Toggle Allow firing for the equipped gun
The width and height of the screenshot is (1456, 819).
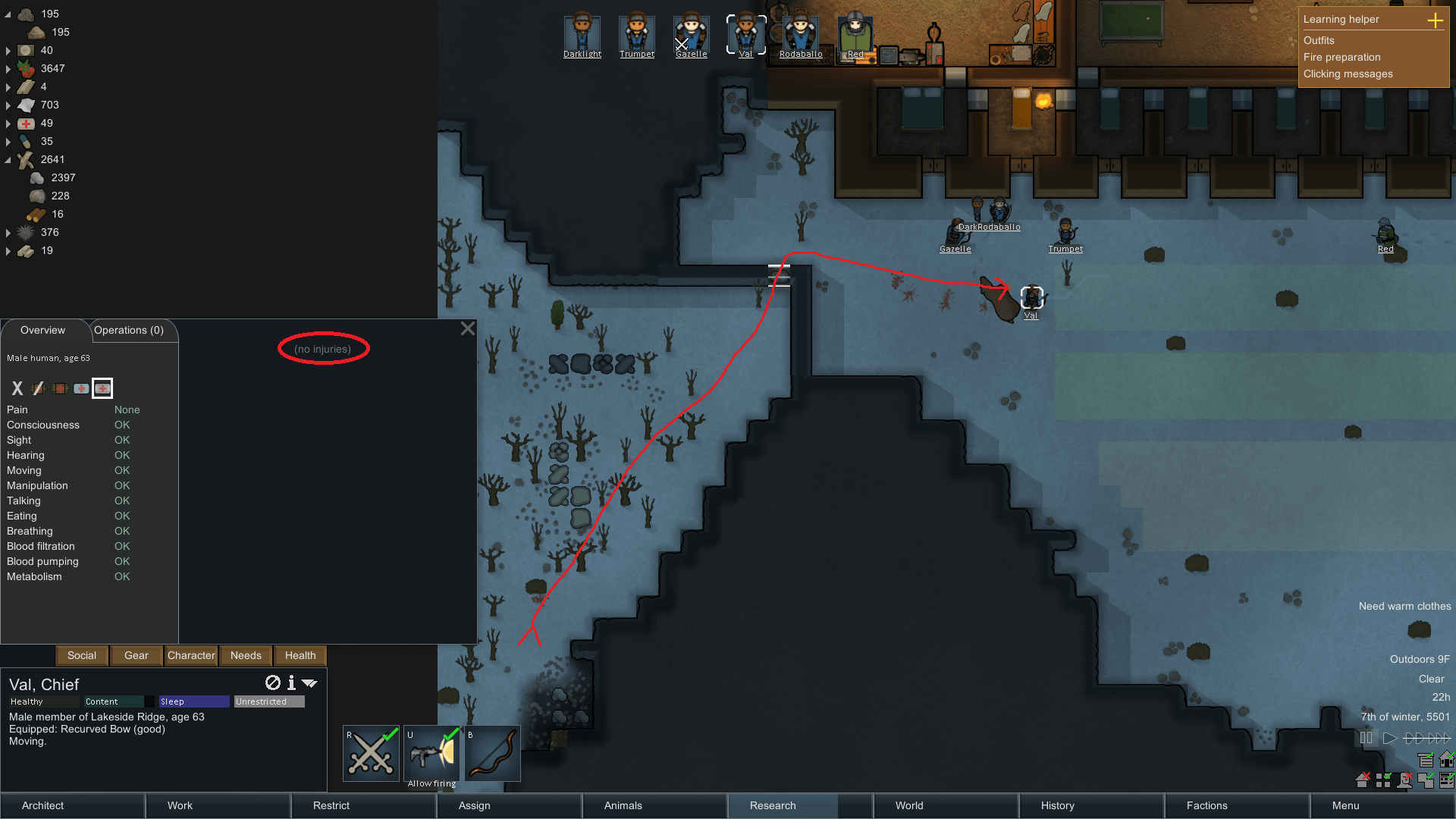(431, 752)
